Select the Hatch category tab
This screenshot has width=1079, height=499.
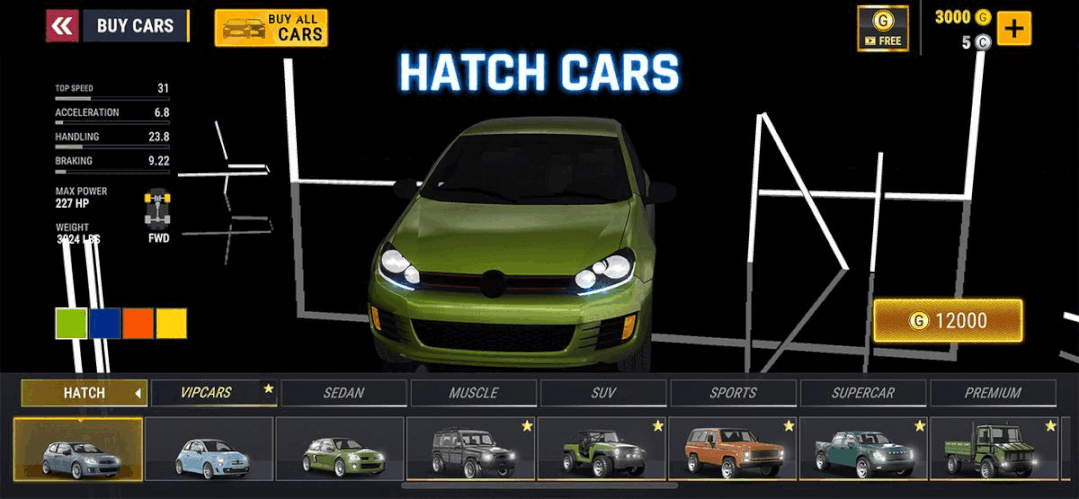point(84,393)
